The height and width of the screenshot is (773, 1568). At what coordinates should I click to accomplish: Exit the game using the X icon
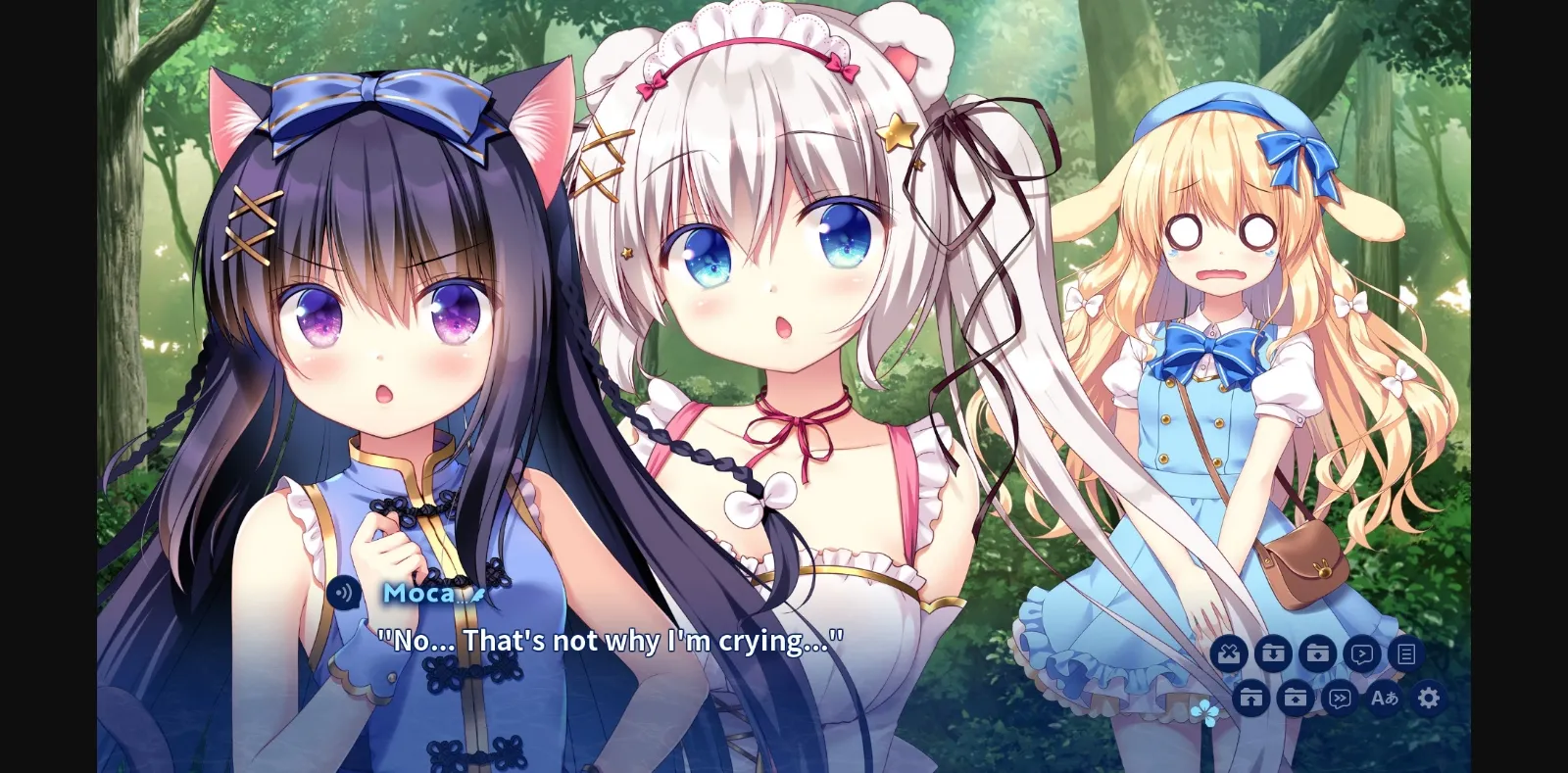coord(1230,654)
